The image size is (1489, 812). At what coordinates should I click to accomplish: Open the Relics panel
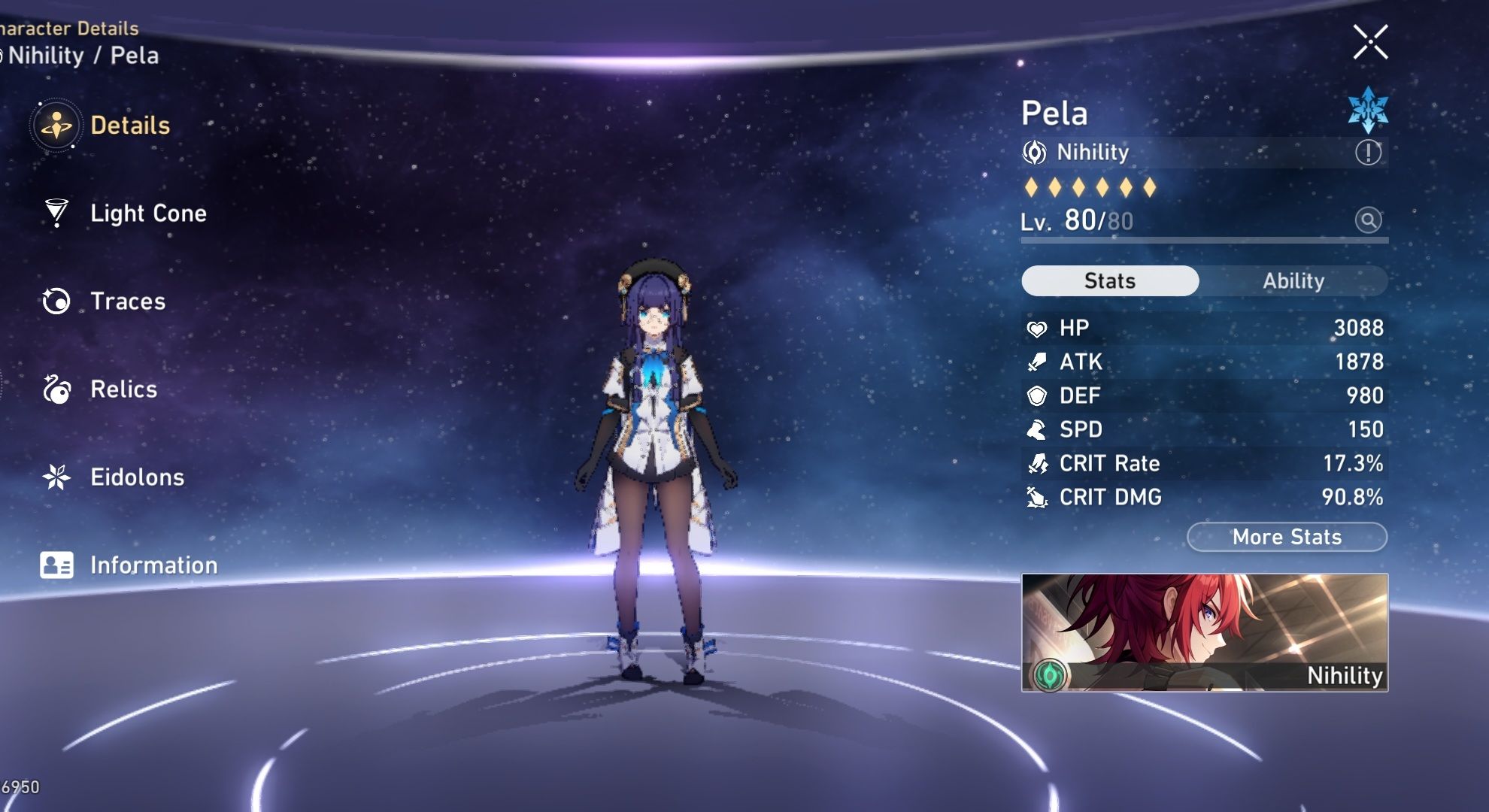124,389
